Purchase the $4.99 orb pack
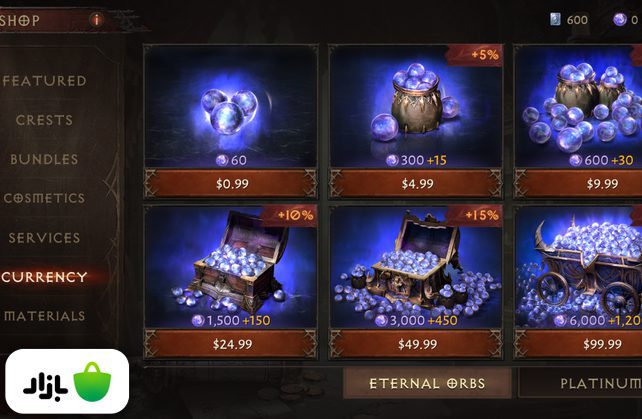This screenshot has height=419, width=642. 416,183
